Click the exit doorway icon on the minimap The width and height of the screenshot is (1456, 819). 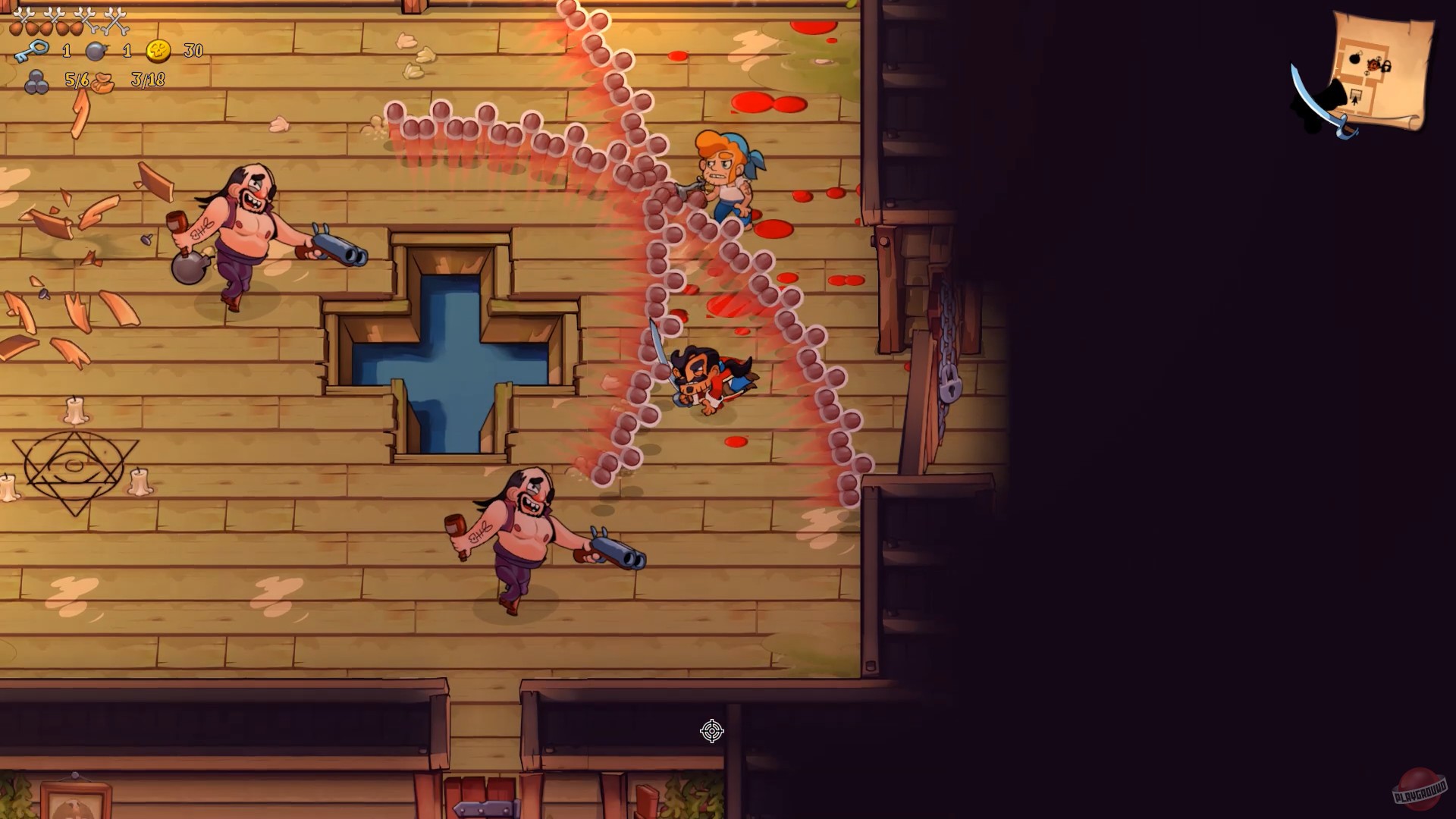pos(1355,93)
